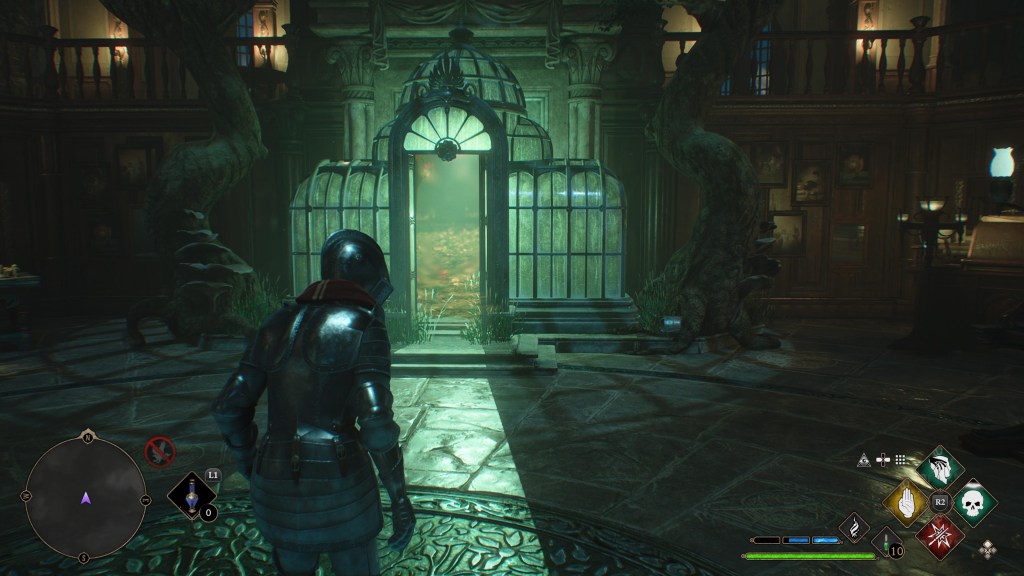Screen dimensions: 1024x576
Task: Select the nine-dot grid icon
Action: [900, 459]
